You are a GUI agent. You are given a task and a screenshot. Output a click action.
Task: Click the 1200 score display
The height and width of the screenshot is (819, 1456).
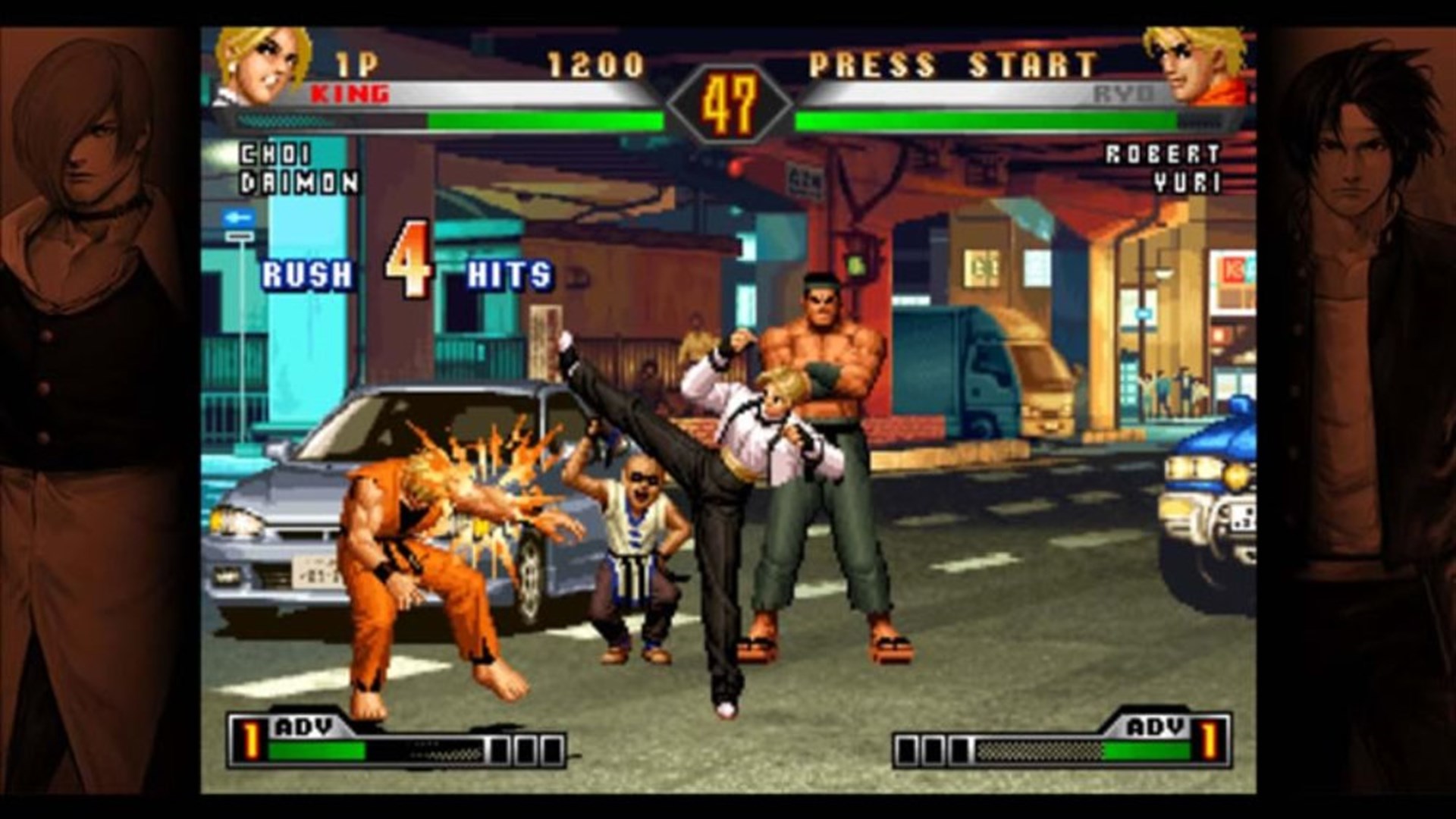595,64
